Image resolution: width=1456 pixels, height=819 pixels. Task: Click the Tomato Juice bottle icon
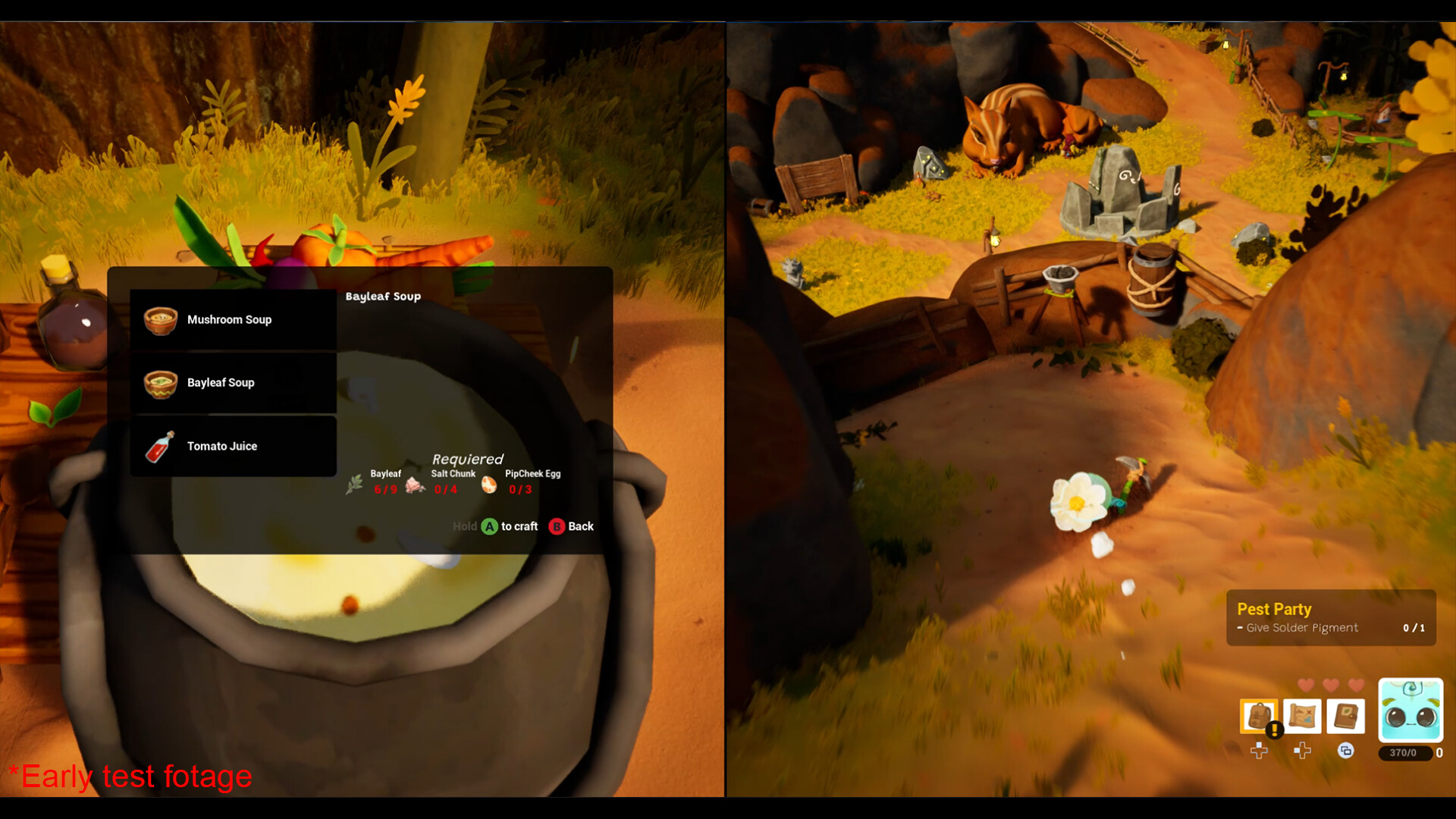click(x=162, y=445)
